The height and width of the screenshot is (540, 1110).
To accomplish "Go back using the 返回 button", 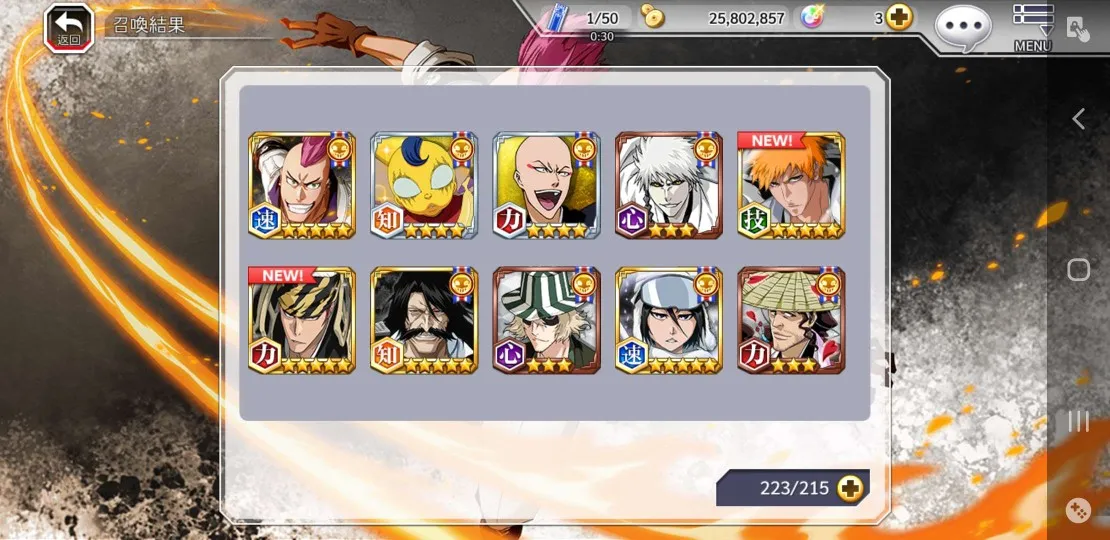I will [68, 27].
